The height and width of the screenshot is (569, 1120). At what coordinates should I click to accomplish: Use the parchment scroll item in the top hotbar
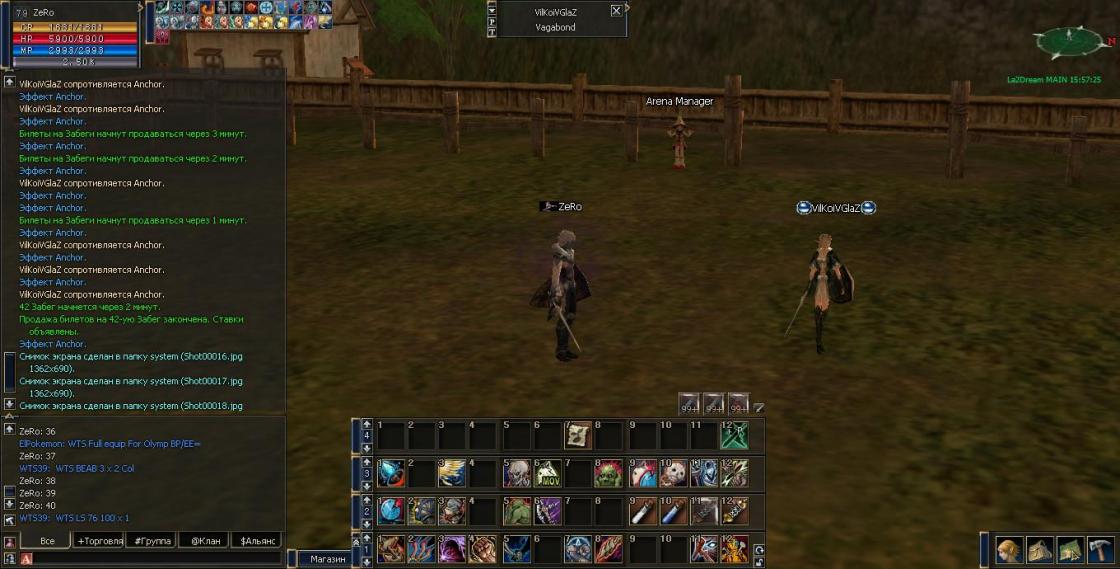[x=579, y=435]
